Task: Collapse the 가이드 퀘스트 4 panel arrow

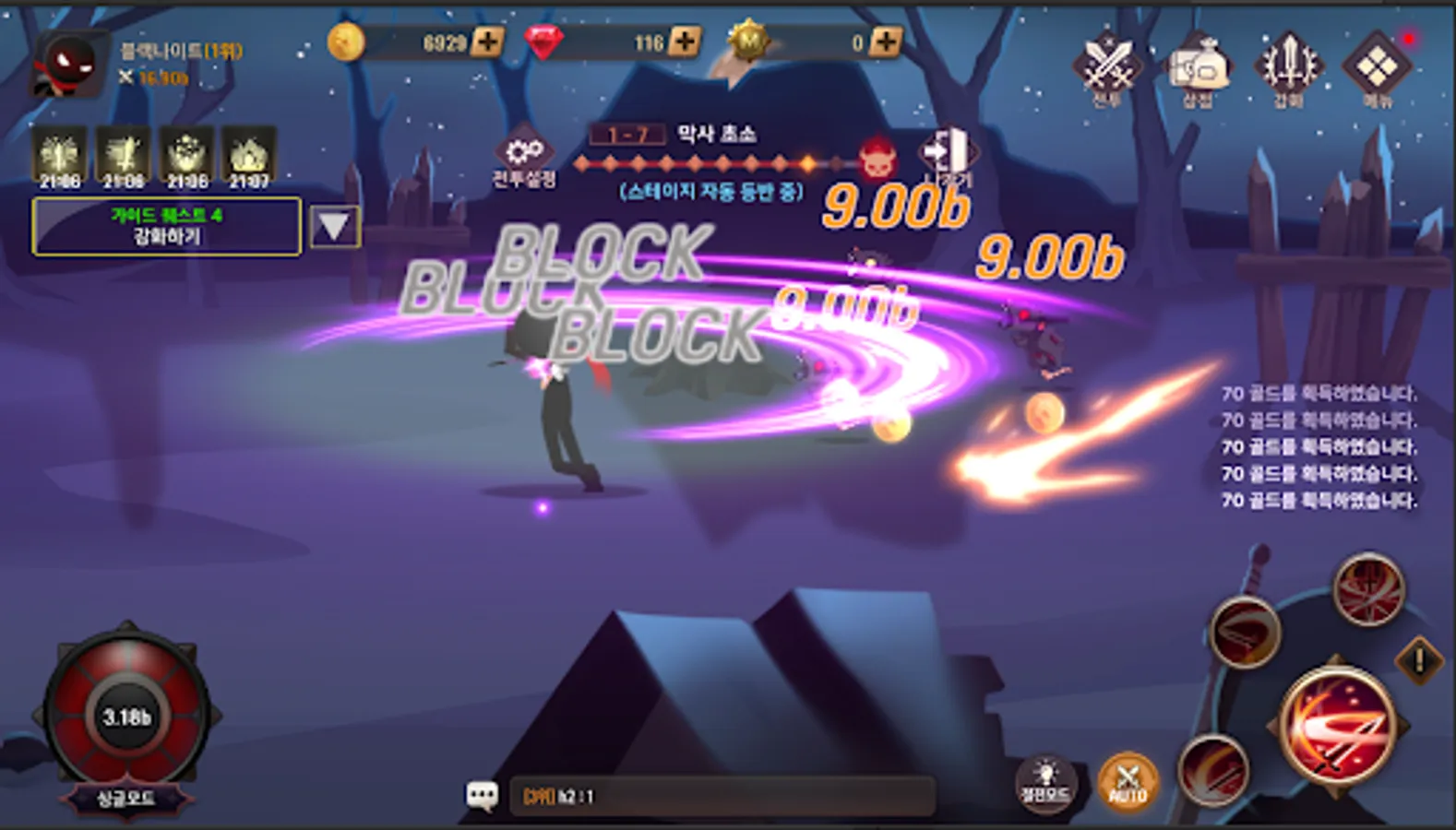Action: [336, 226]
